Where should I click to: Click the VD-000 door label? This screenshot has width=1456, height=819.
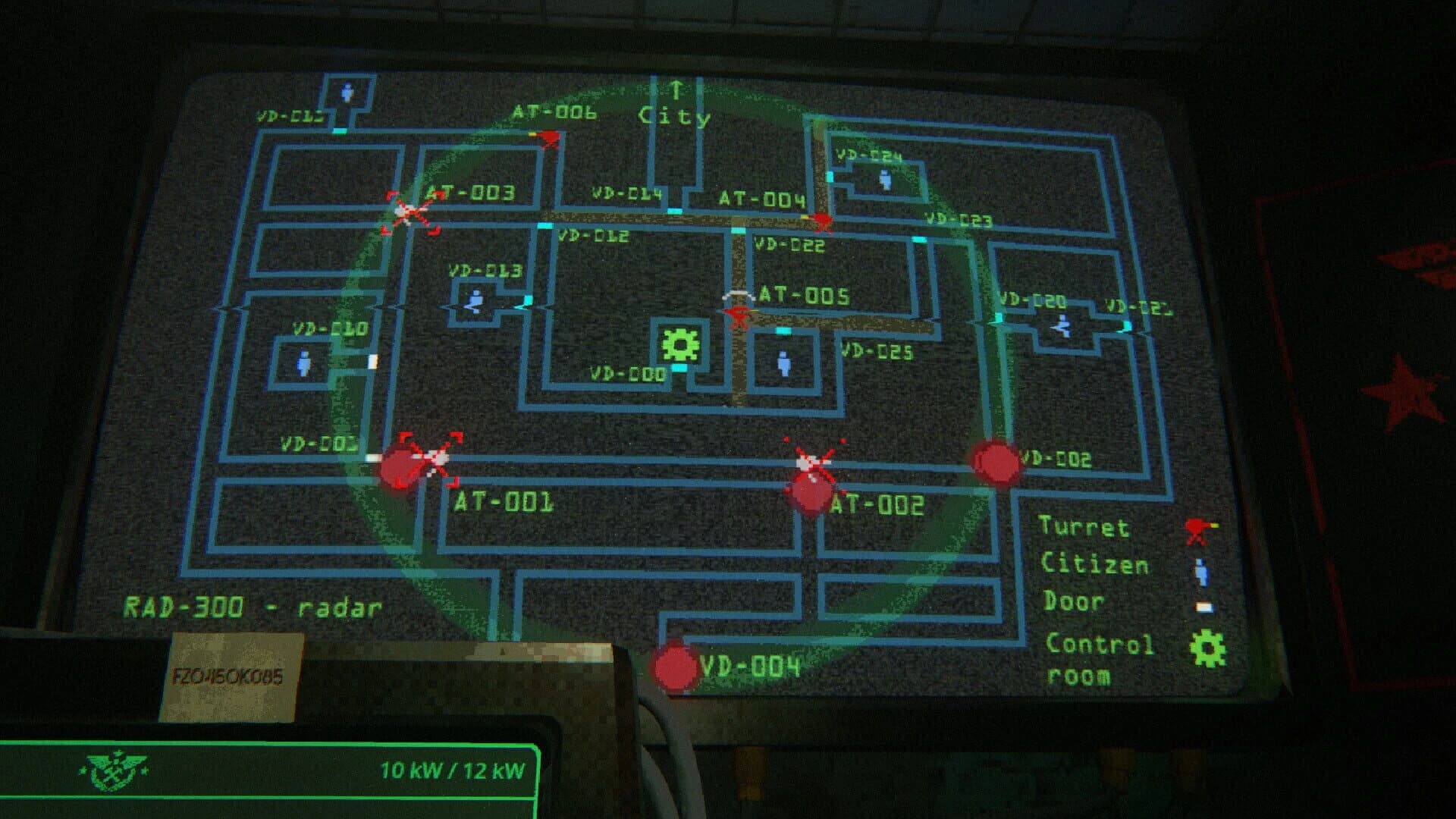(628, 373)
